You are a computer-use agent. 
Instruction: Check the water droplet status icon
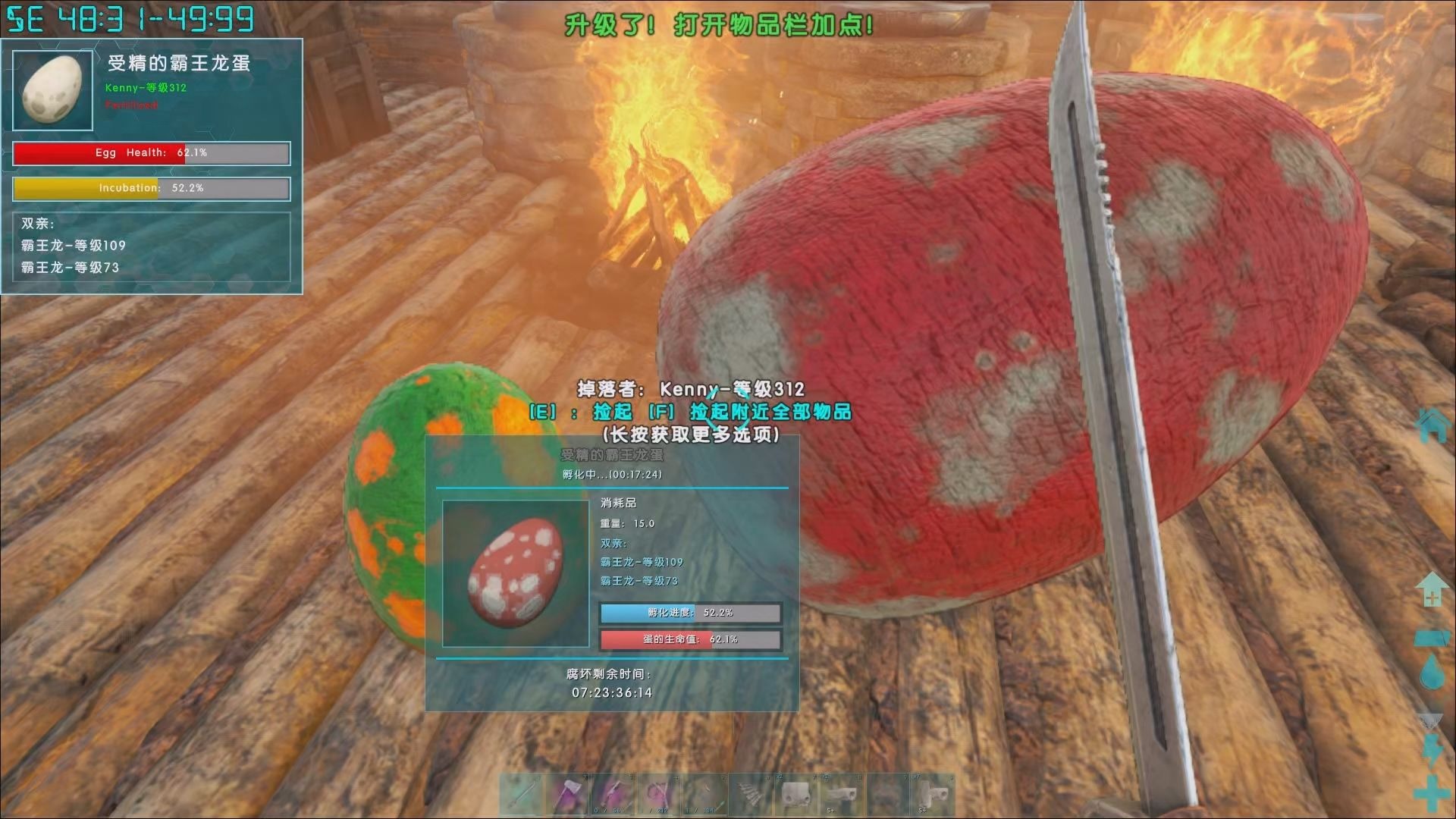[1432, 672]
